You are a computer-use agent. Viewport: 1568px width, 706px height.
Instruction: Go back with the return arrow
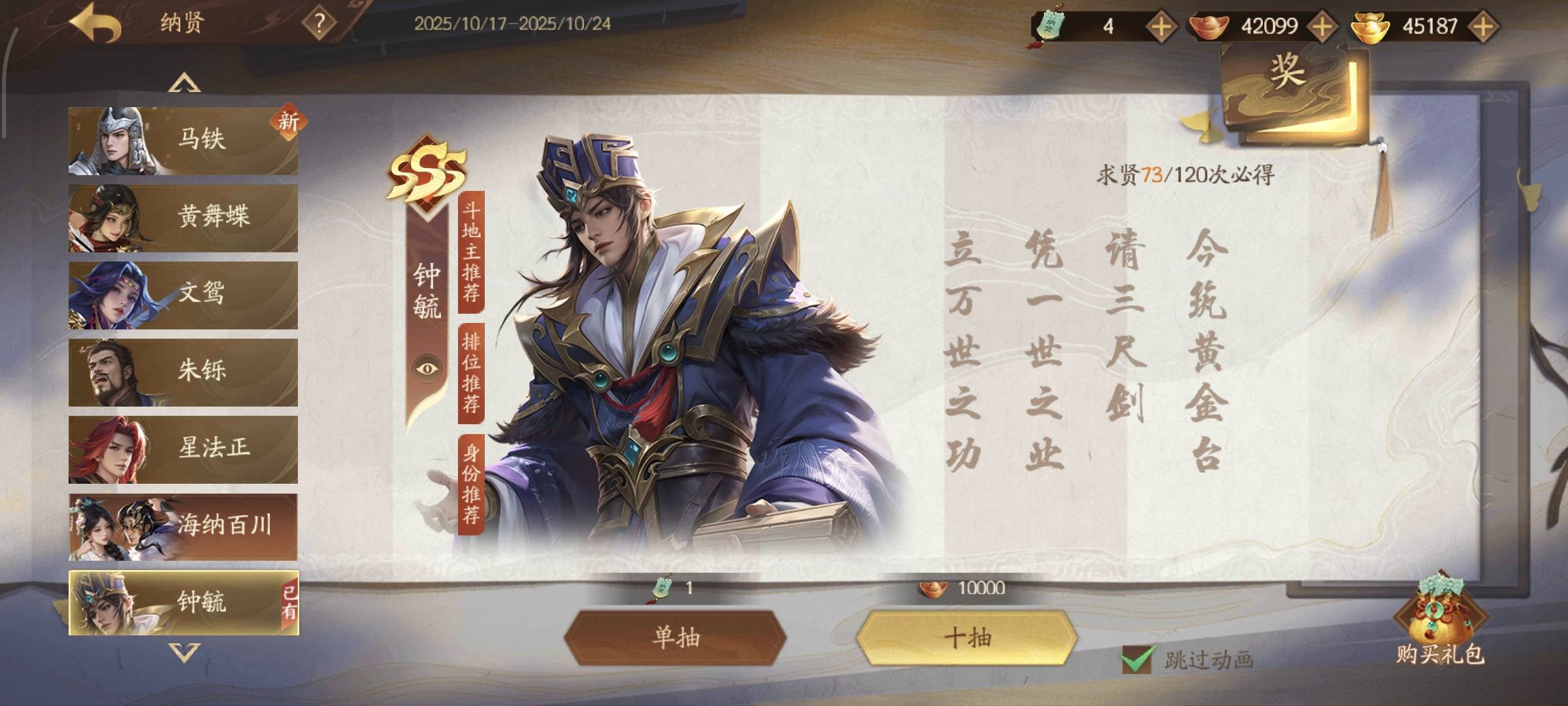(95, 24)
